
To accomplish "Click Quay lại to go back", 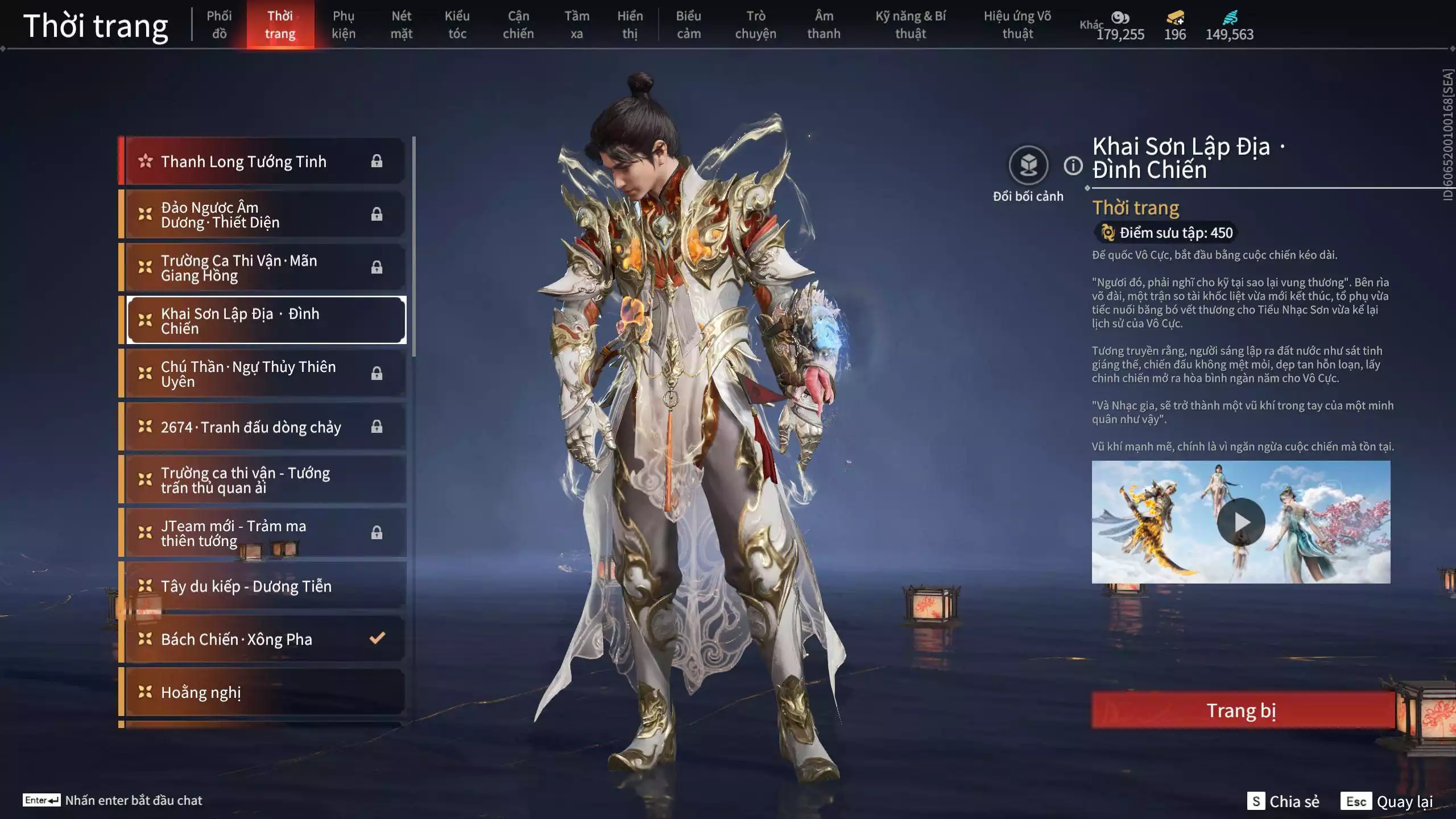I will coord(1404,801).
